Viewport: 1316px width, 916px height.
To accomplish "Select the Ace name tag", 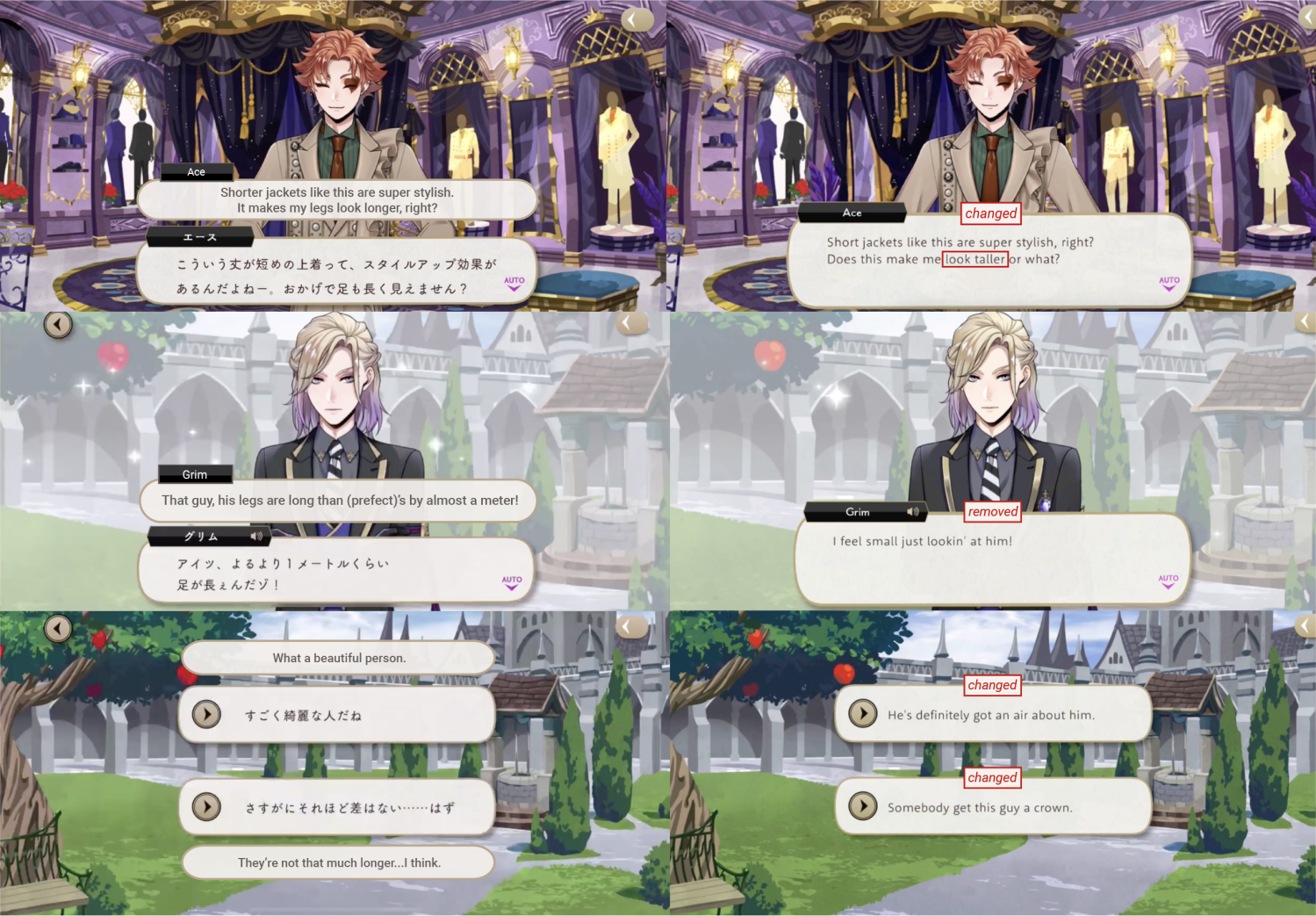I will coord(196,172).
